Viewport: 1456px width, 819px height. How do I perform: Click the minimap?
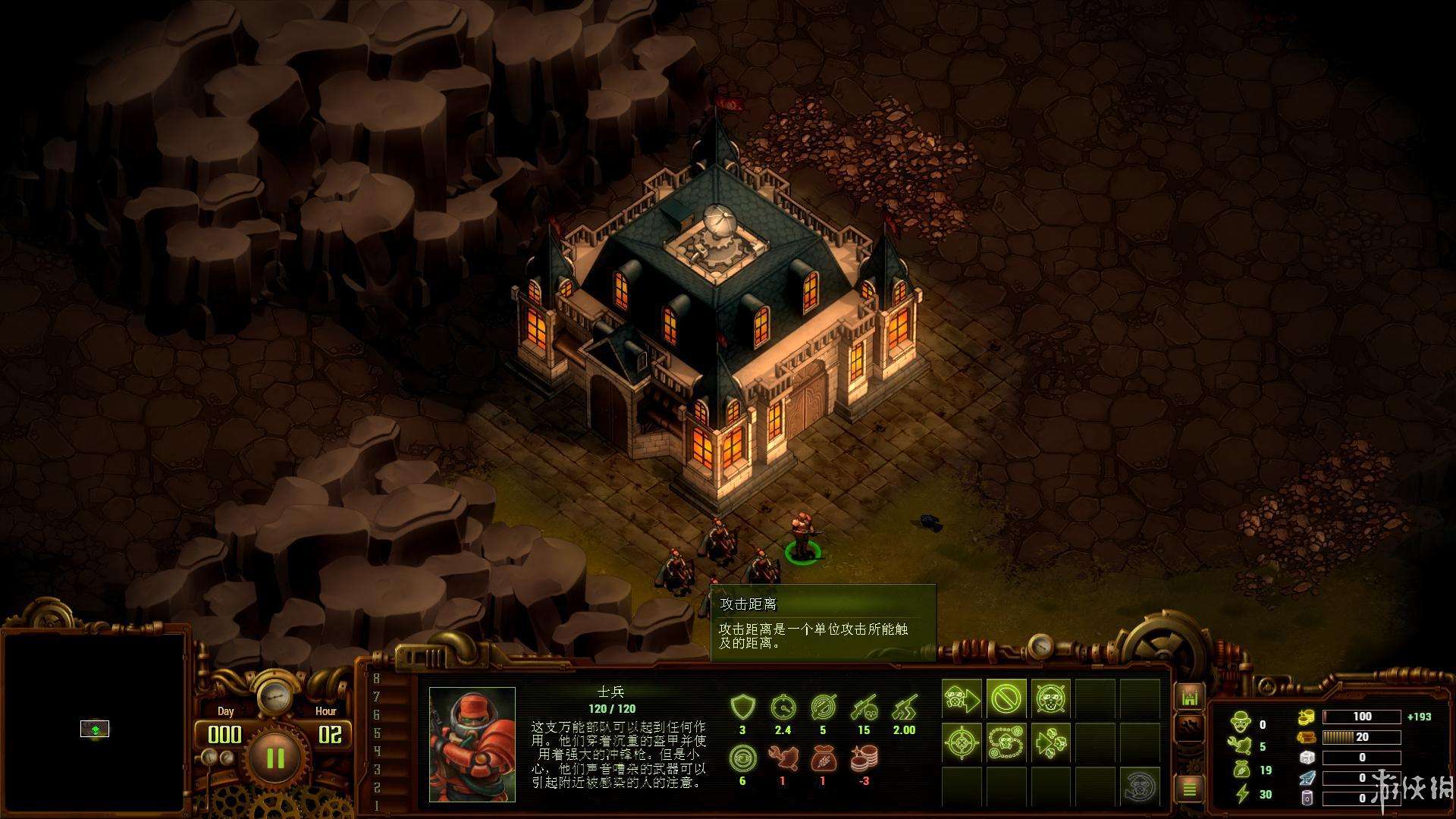pyautogui.click(x=94, y=723)
